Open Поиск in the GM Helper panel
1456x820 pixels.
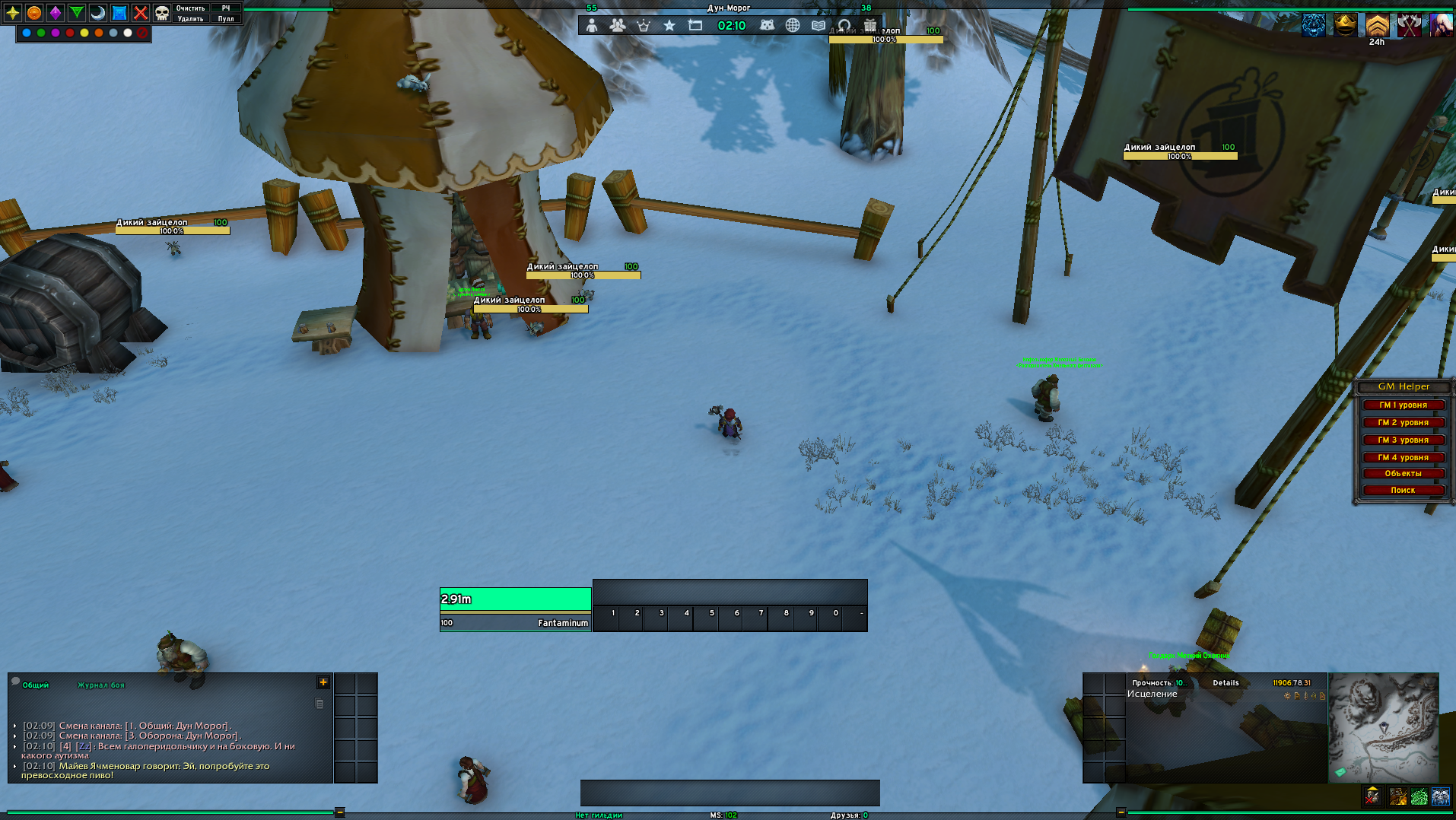pyautogui.click(x=1403, y=490)
